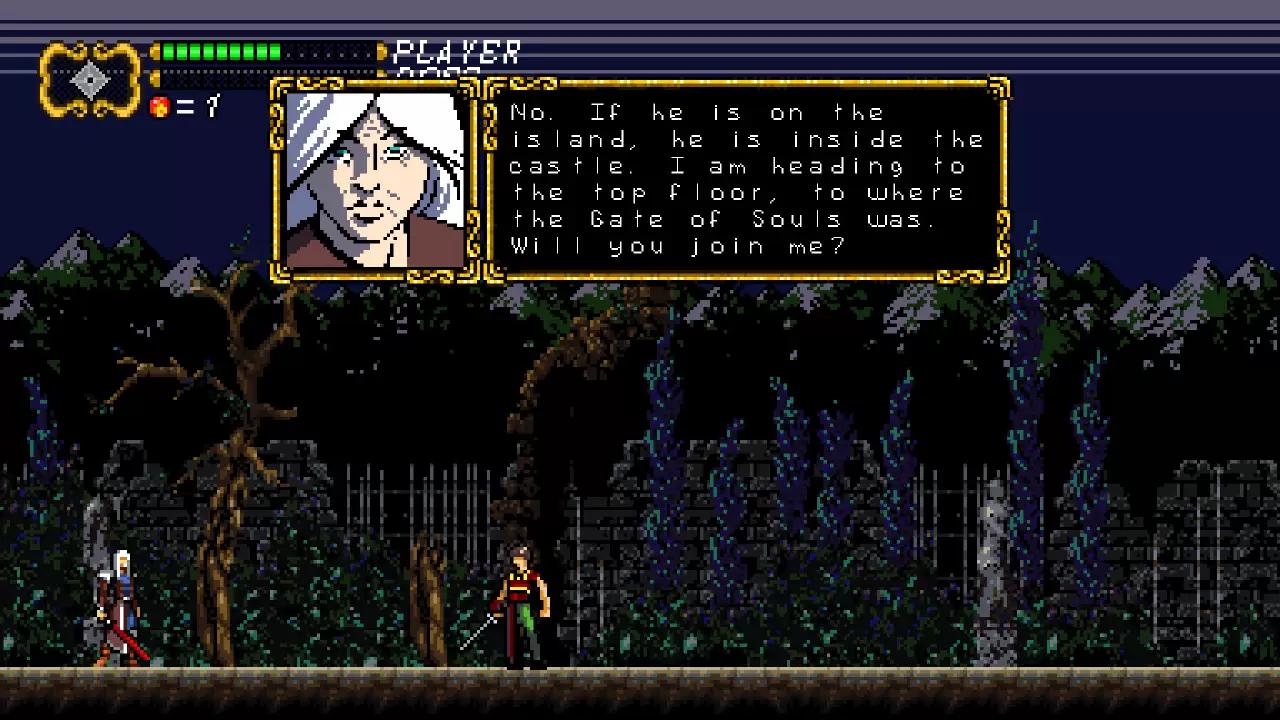Click the white-haired speaker portrait
The image size is (1280, 720).
375,180
